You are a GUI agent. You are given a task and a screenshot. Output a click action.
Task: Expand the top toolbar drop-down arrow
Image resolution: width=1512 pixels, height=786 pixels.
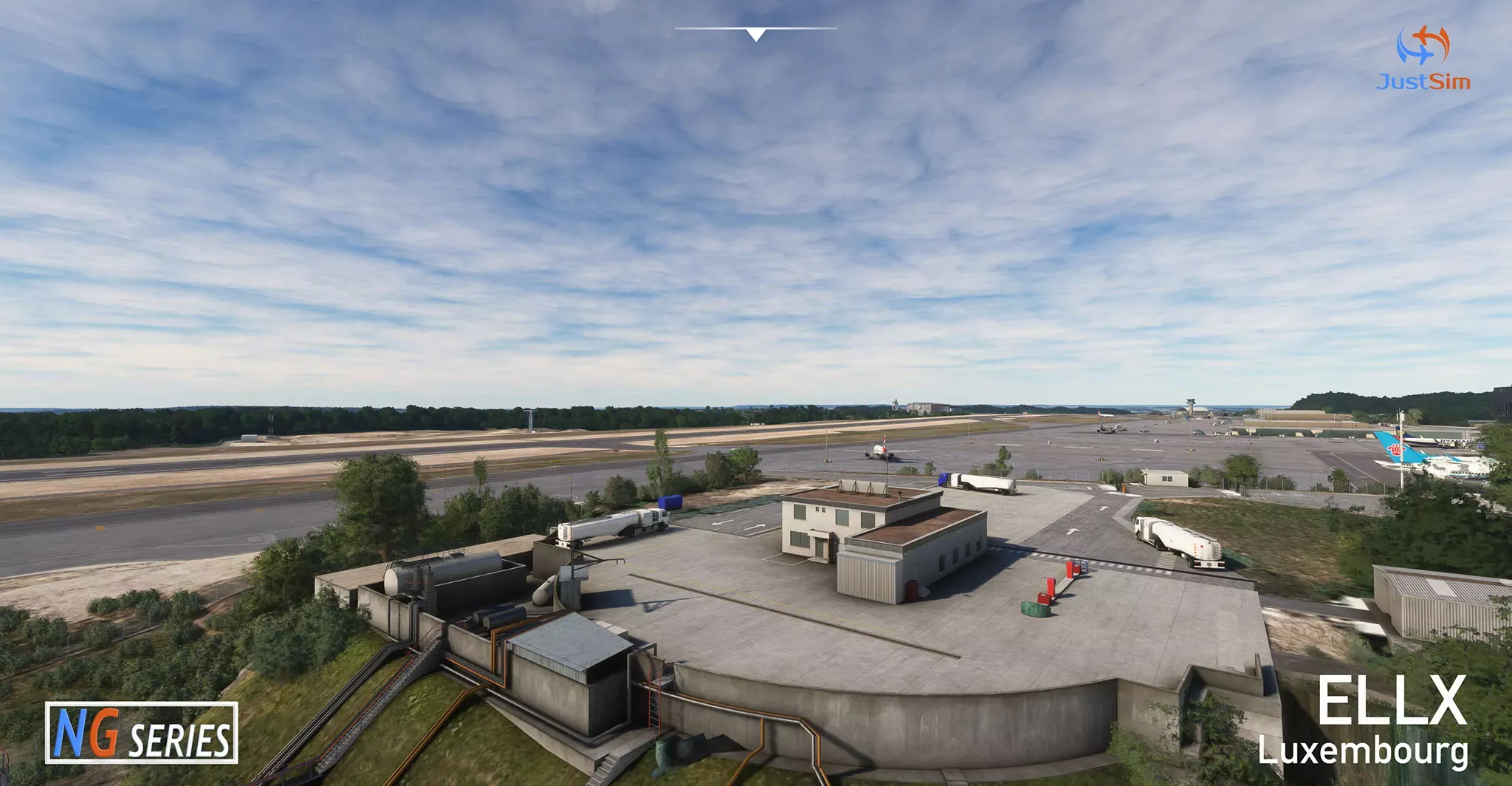coord(755,35)
